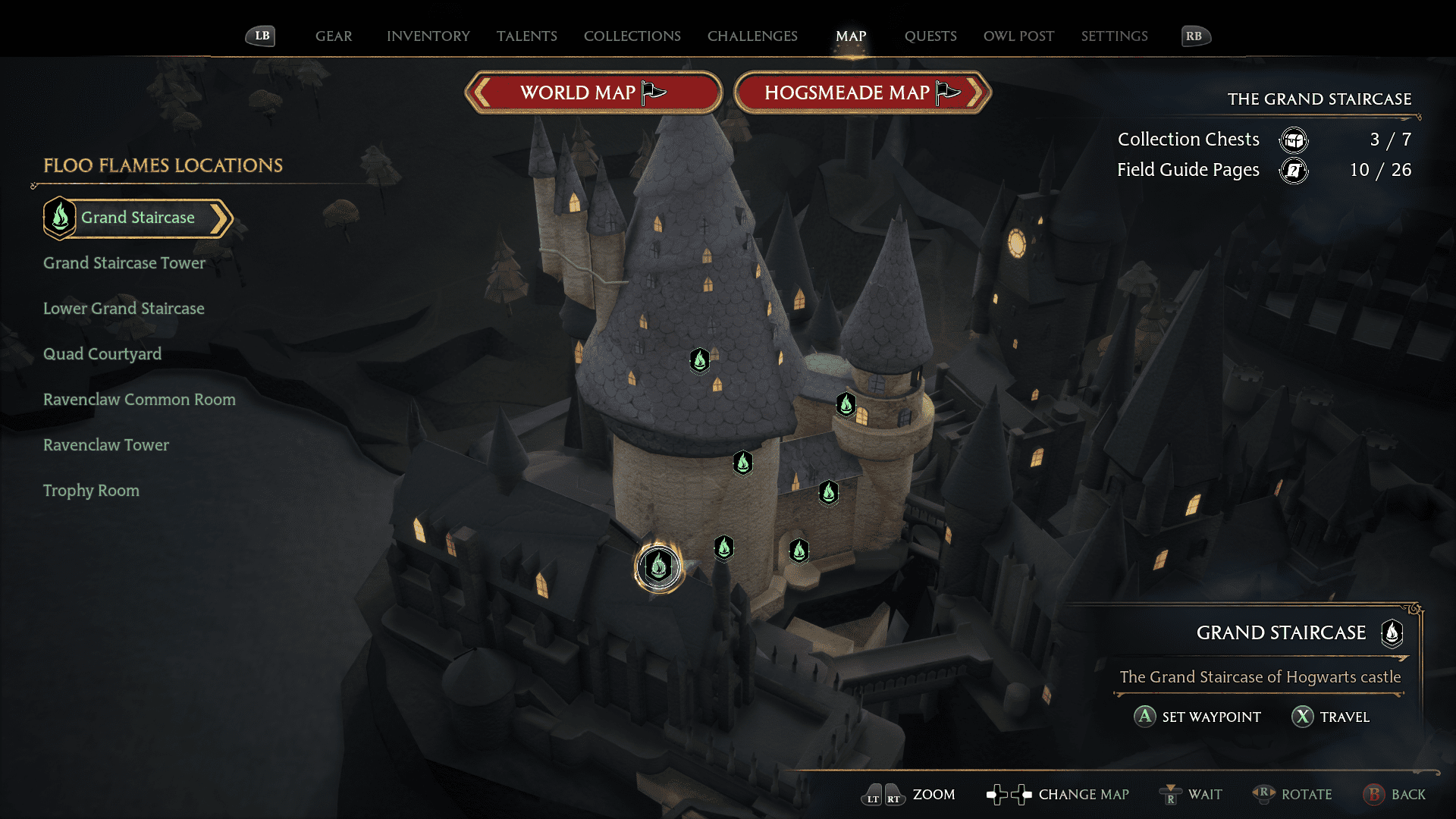Select Ravenclaw Common Room location
1456x819 pixels.
pos(140,400)
